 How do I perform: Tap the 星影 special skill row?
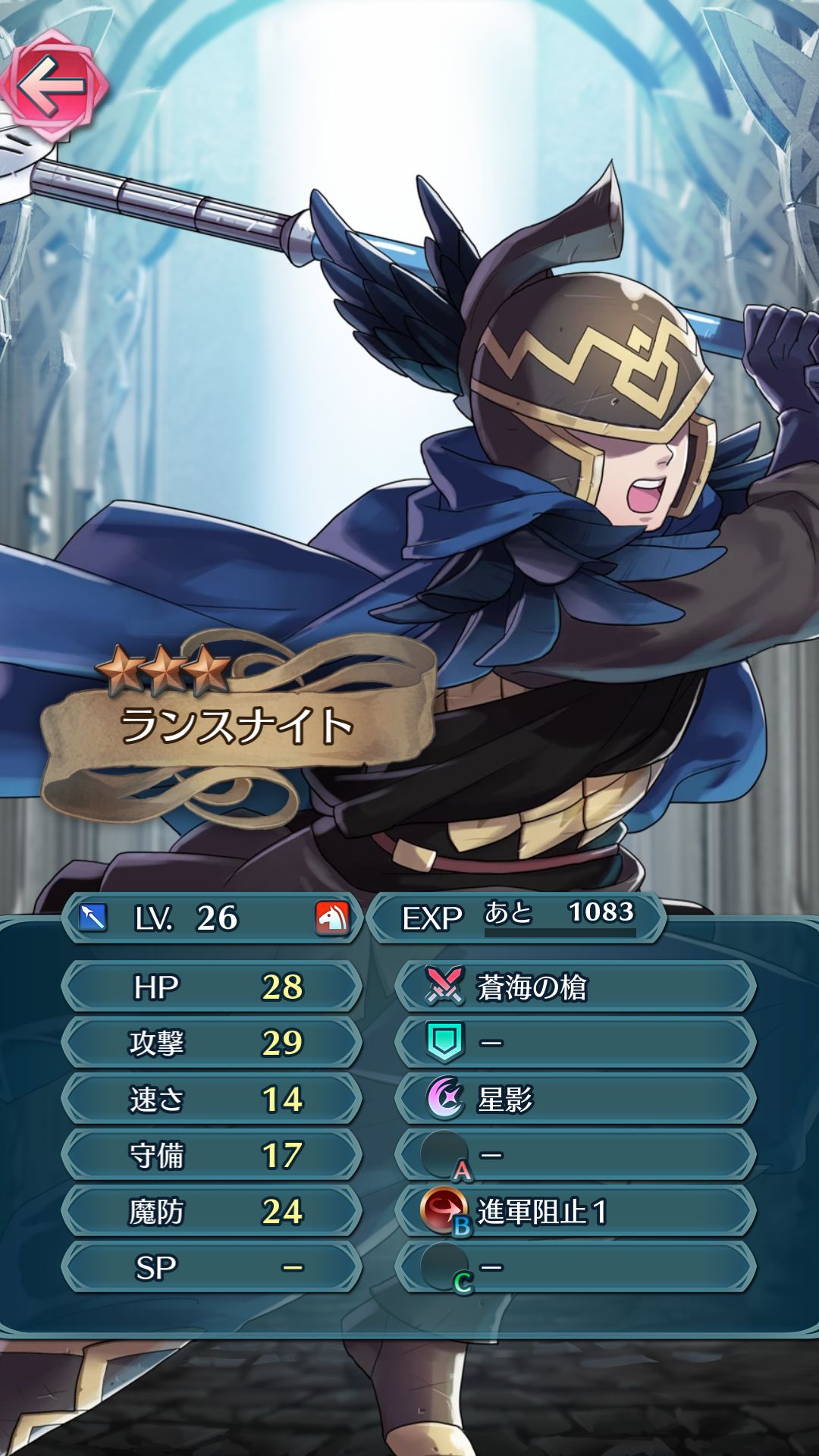tap(575, 1099)
